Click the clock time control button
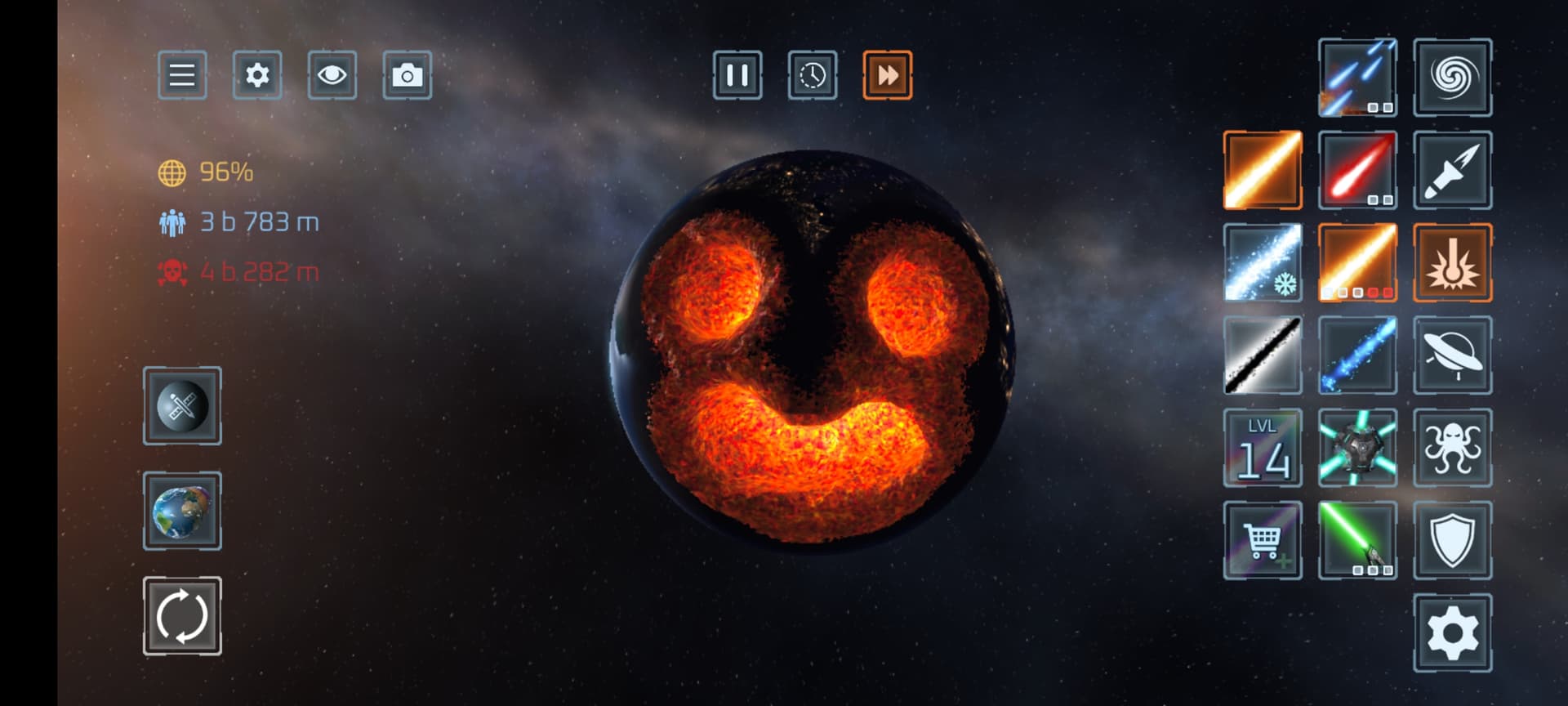This screenshot has width=1568, height=706. pos(812,75)
